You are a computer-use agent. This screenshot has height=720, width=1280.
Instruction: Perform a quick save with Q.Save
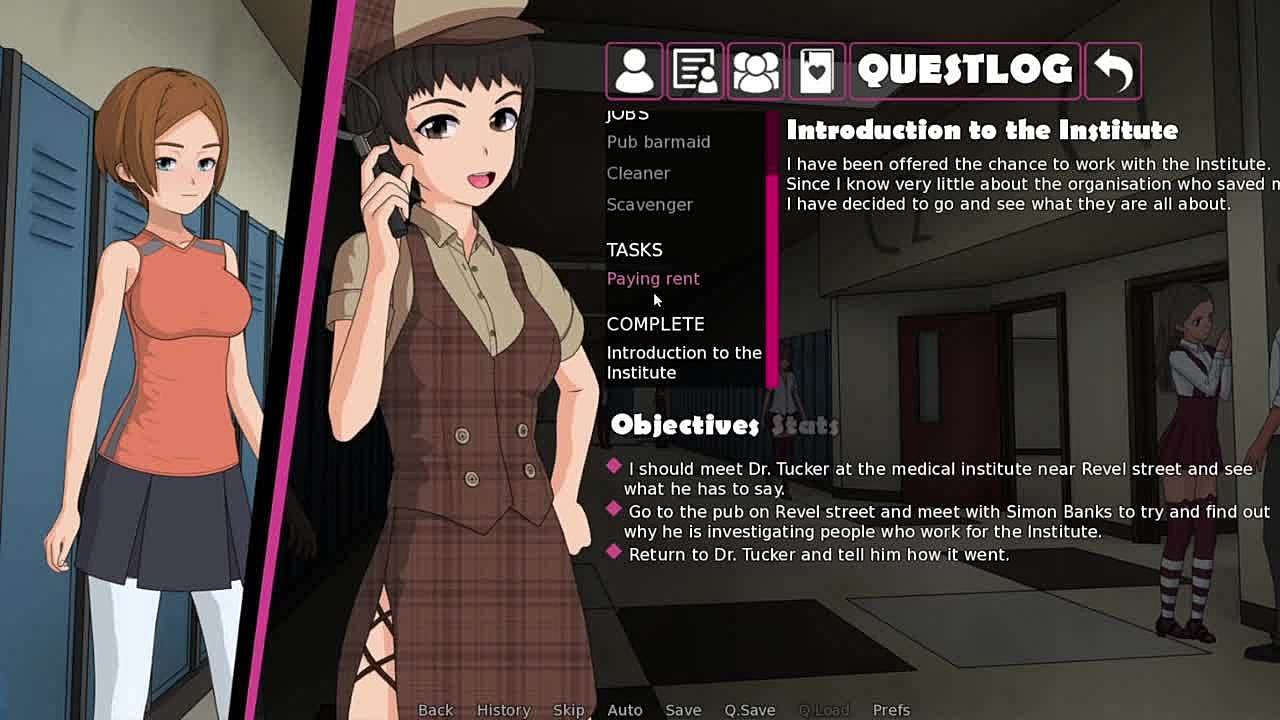(x=749, y=710)
